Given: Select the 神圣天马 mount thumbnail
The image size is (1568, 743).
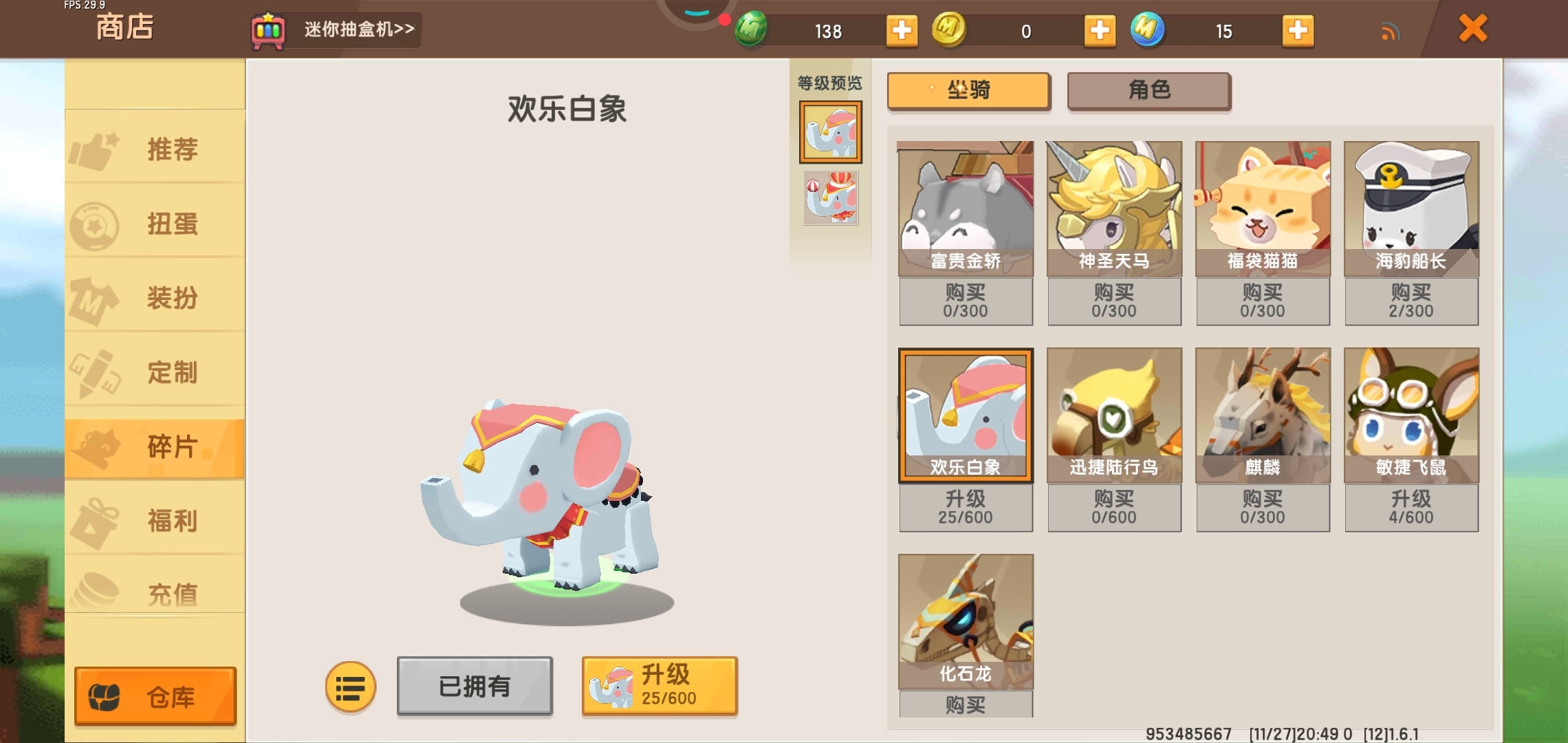Looking at the screenshot, I should 1114,206.
